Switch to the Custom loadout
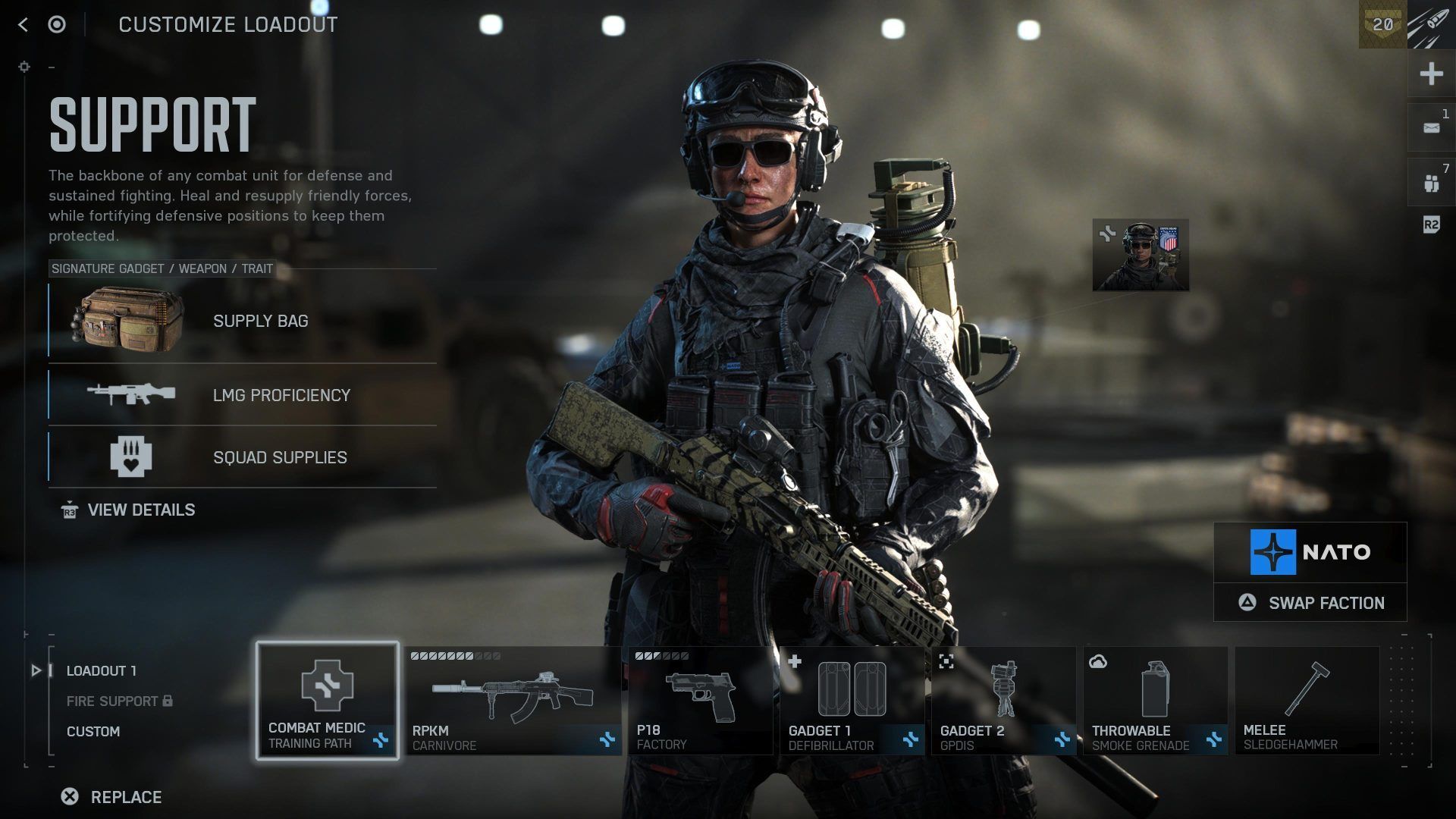 coord(93,732)
